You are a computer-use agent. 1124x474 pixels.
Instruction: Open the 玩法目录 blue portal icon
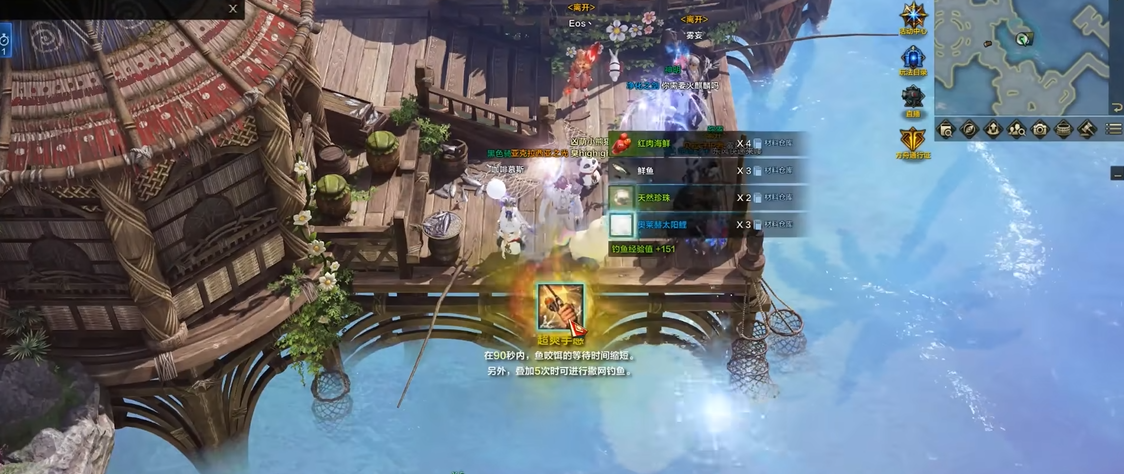tap(914, 58)
